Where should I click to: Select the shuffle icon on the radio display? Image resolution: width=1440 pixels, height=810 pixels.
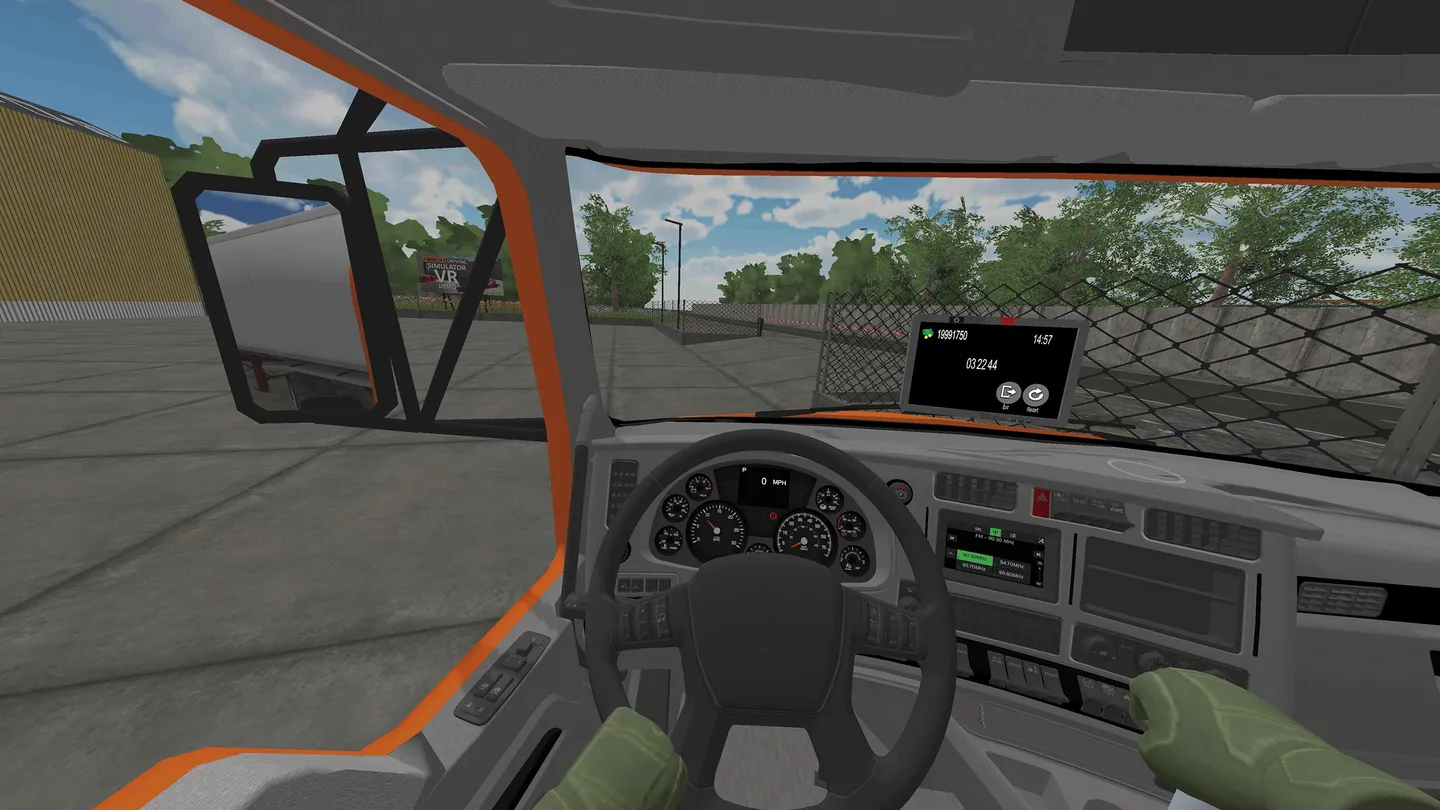pos(1041,540)
